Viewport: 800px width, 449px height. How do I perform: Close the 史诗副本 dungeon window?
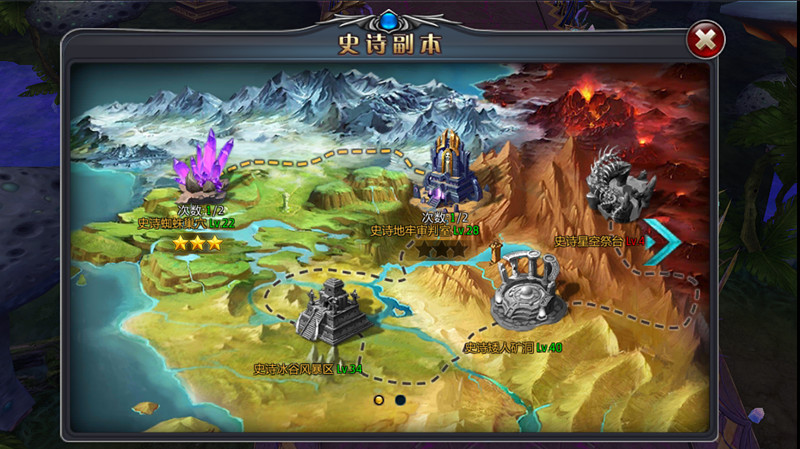pyautogui.click(x=706, y=41)
